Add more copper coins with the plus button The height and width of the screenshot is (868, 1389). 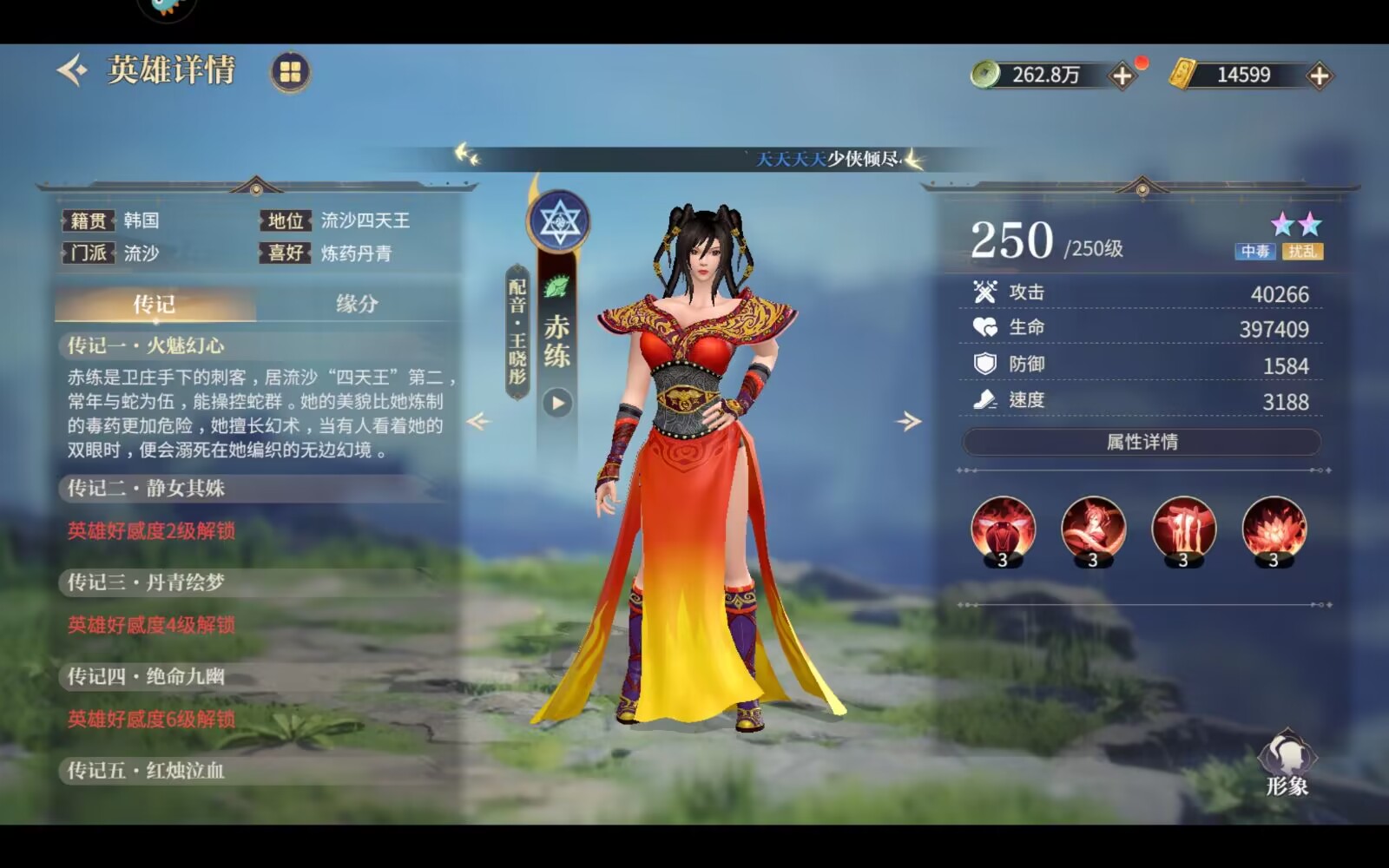click(x=1122, y=76)
